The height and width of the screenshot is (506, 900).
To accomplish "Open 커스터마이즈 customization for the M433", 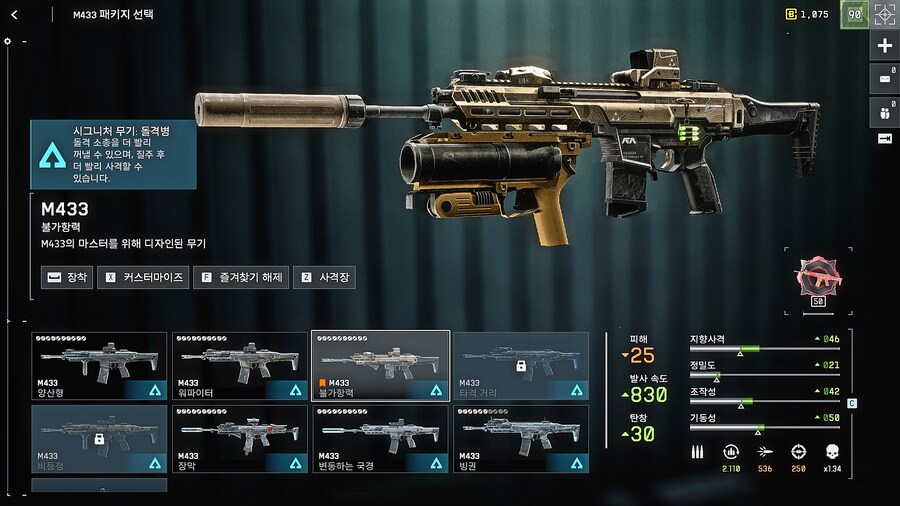I will pyautogui.click(x=145, y=277).
